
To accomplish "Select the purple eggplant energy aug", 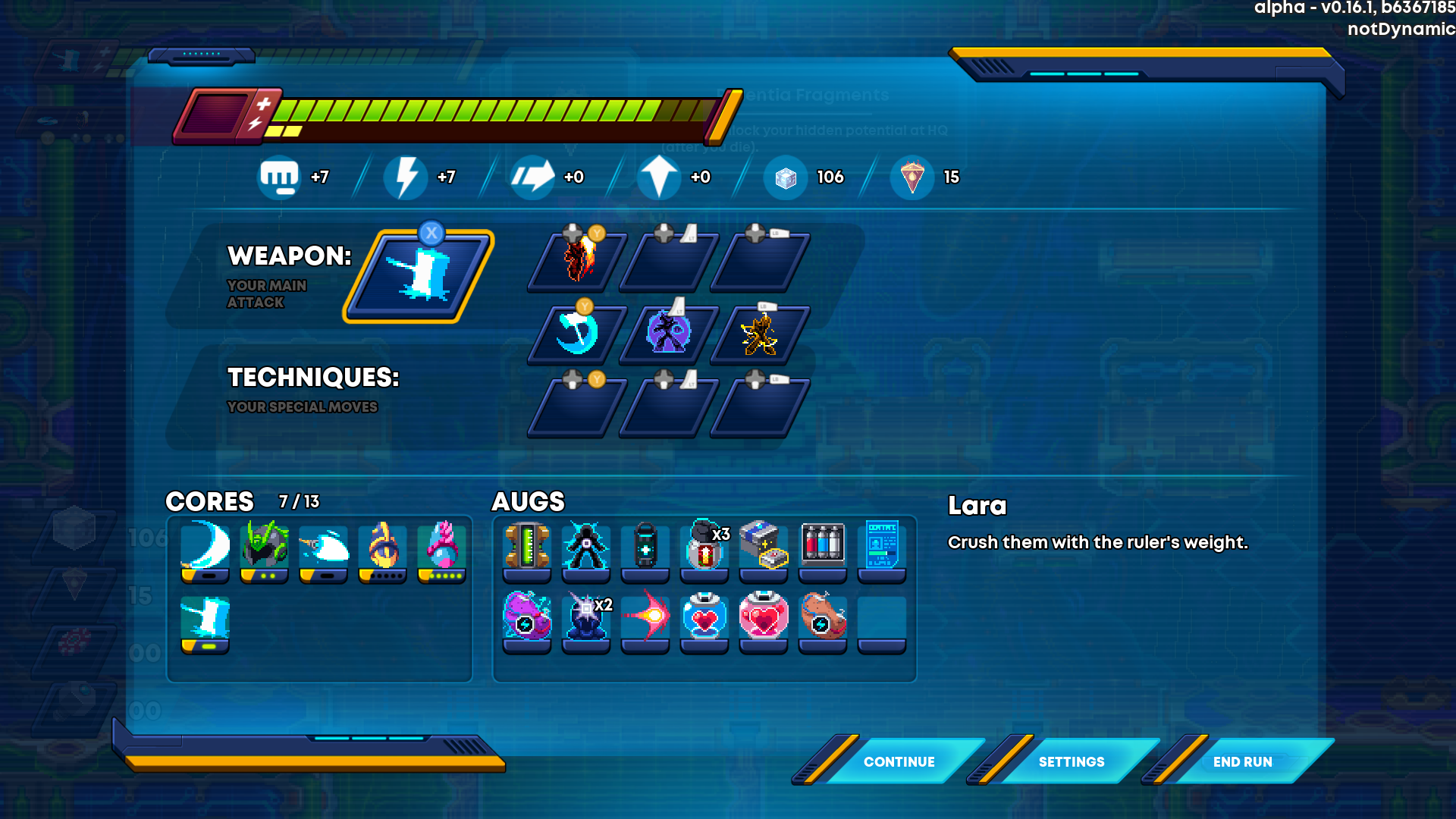I will pyautogui.click(x=527, y=616).
